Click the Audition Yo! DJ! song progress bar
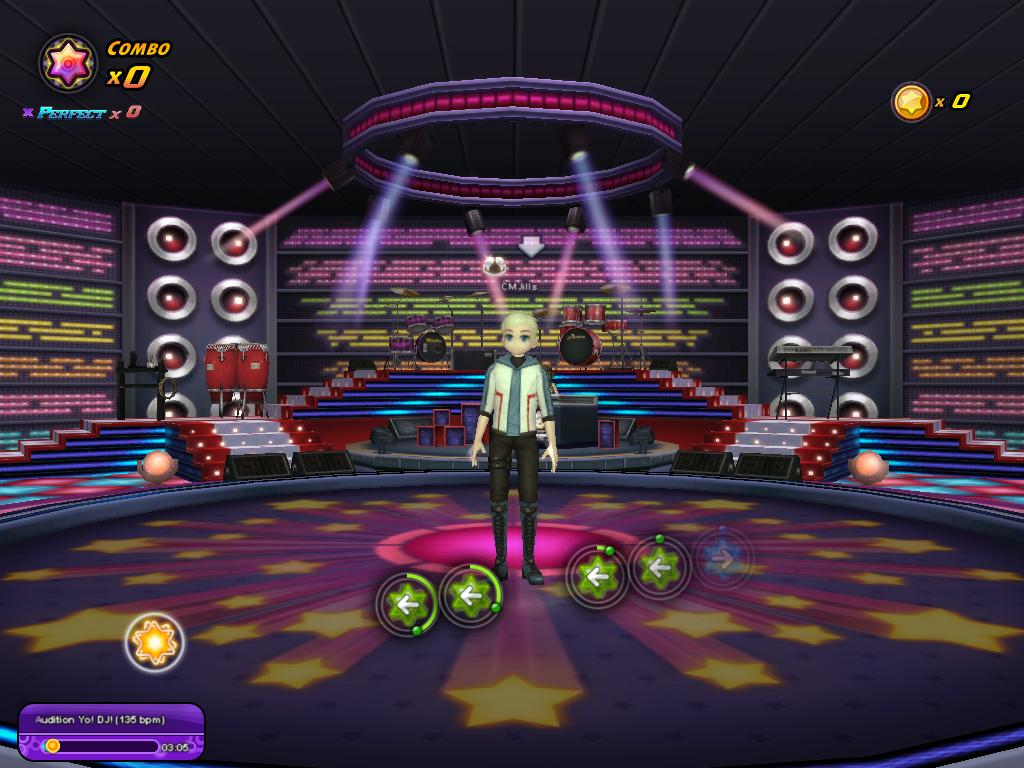The image size is (1024, 768). pyautogui.click(x=102, y=746)
